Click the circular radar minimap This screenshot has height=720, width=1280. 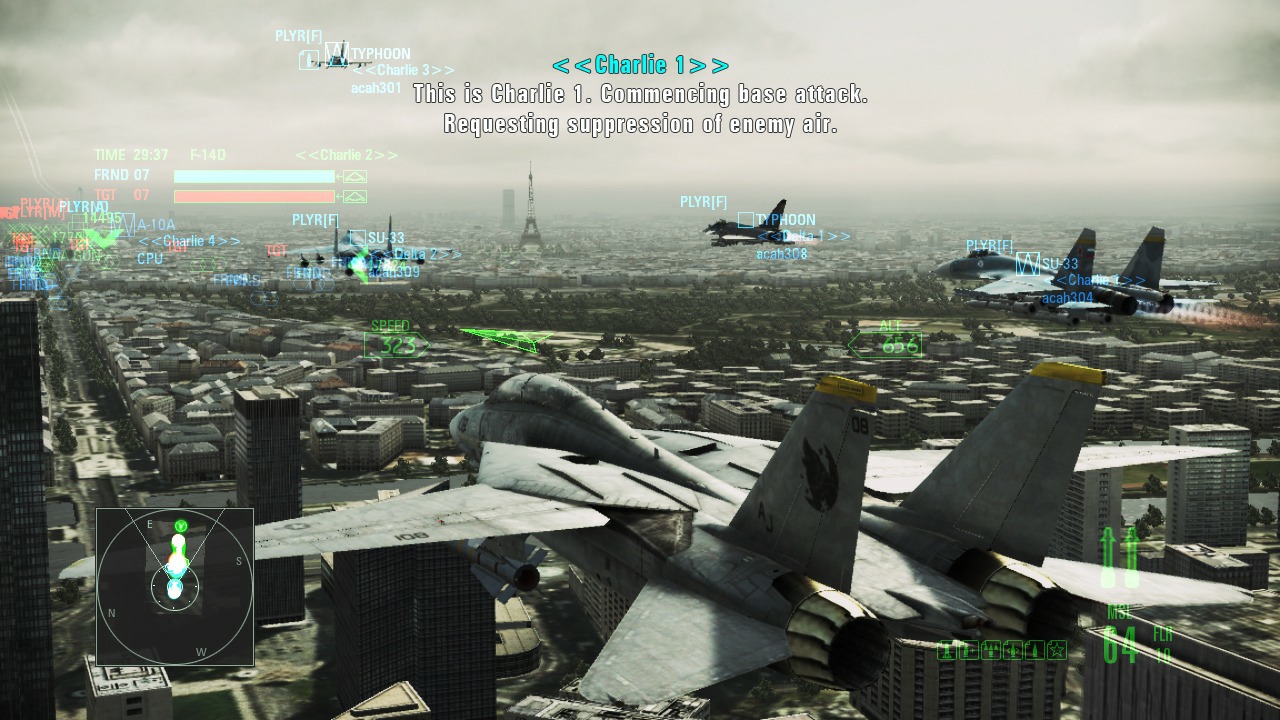click(x=175, y=585)
